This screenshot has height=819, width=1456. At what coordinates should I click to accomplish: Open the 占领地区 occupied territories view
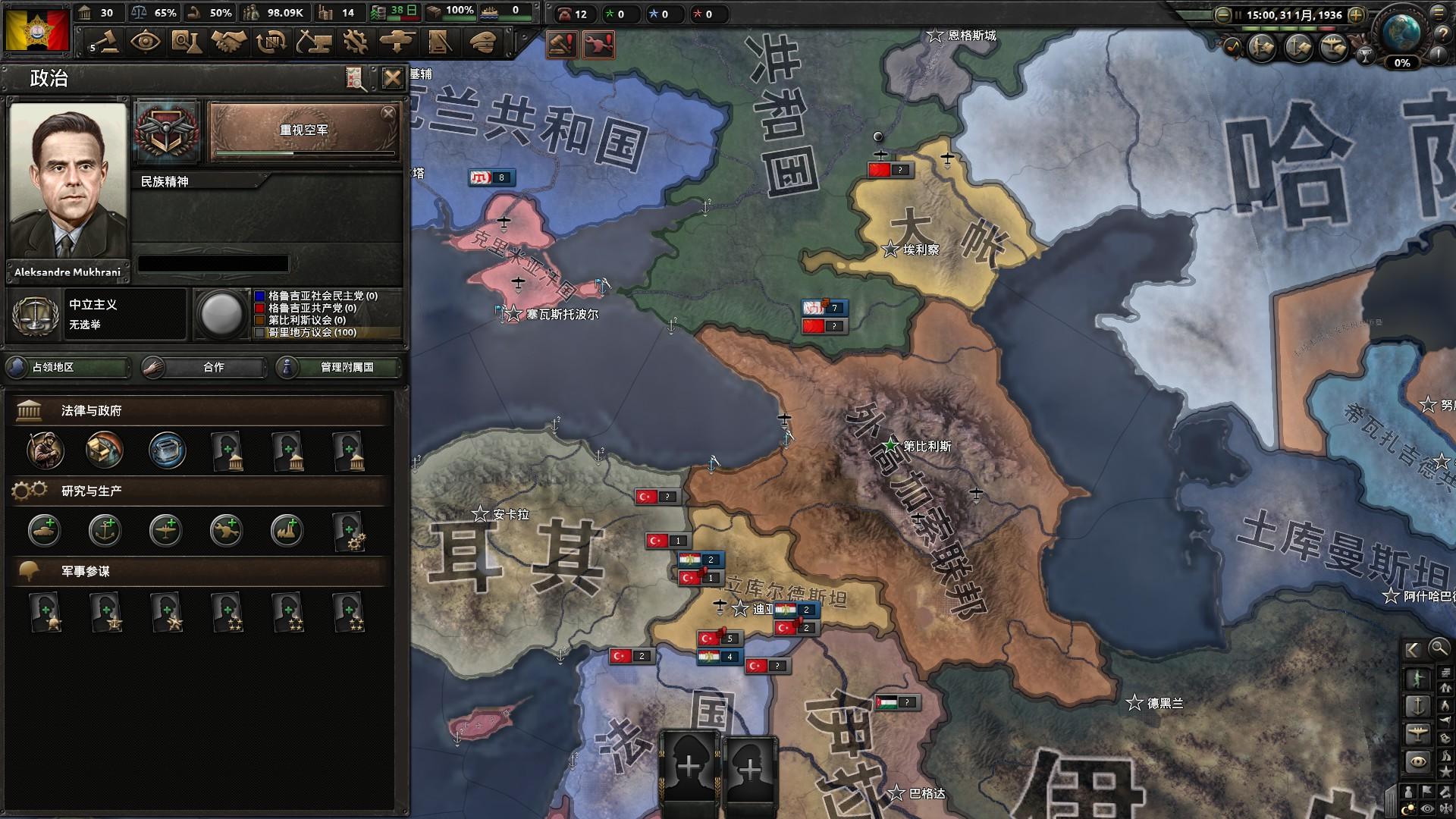tap(68, 367)
